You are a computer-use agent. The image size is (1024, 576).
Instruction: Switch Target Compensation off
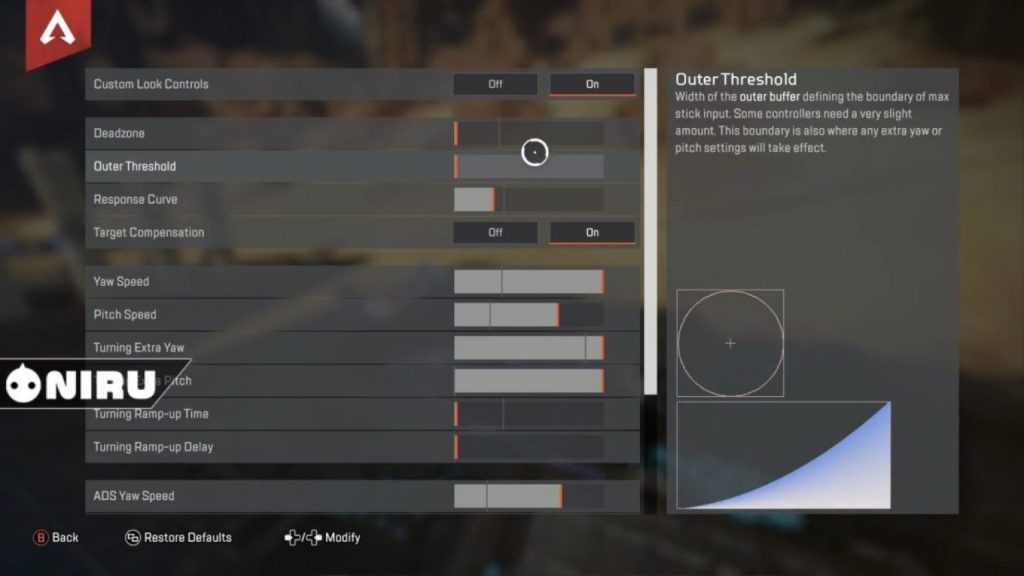[x=495, y=232]
